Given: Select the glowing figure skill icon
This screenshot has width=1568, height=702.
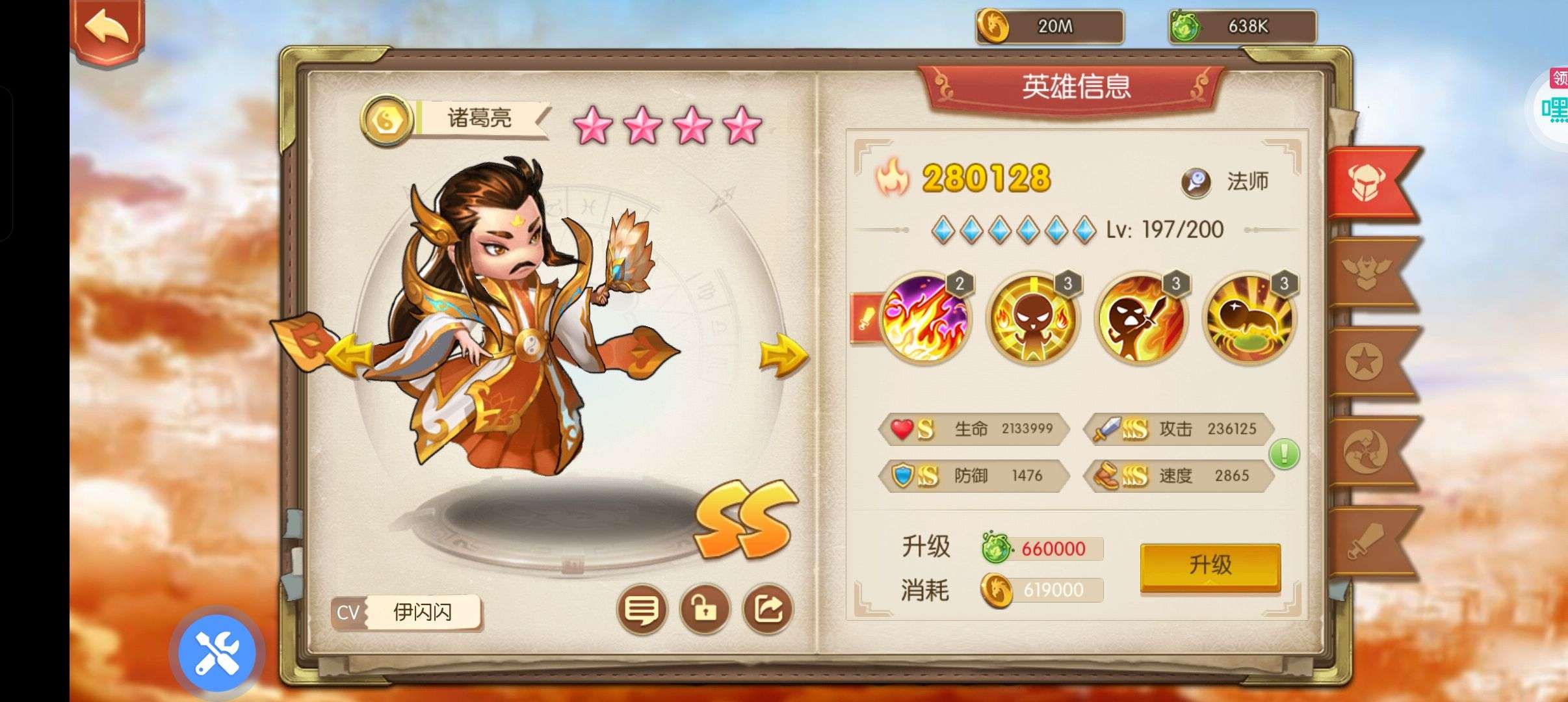Looking at the screenshot, I should 1032,318.
